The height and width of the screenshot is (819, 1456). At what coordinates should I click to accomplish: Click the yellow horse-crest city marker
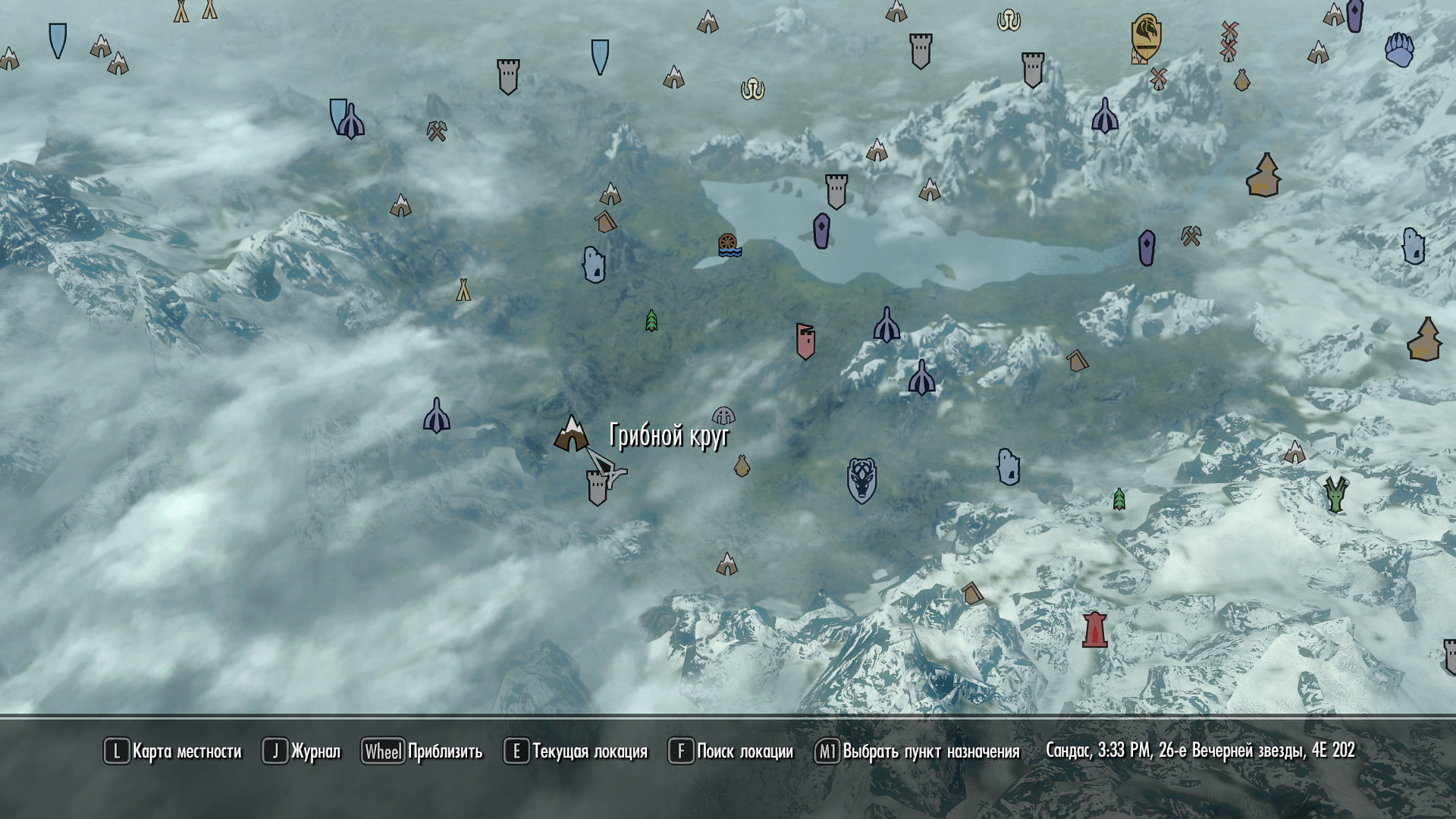pyautogui.click(x=1145, y=37)
